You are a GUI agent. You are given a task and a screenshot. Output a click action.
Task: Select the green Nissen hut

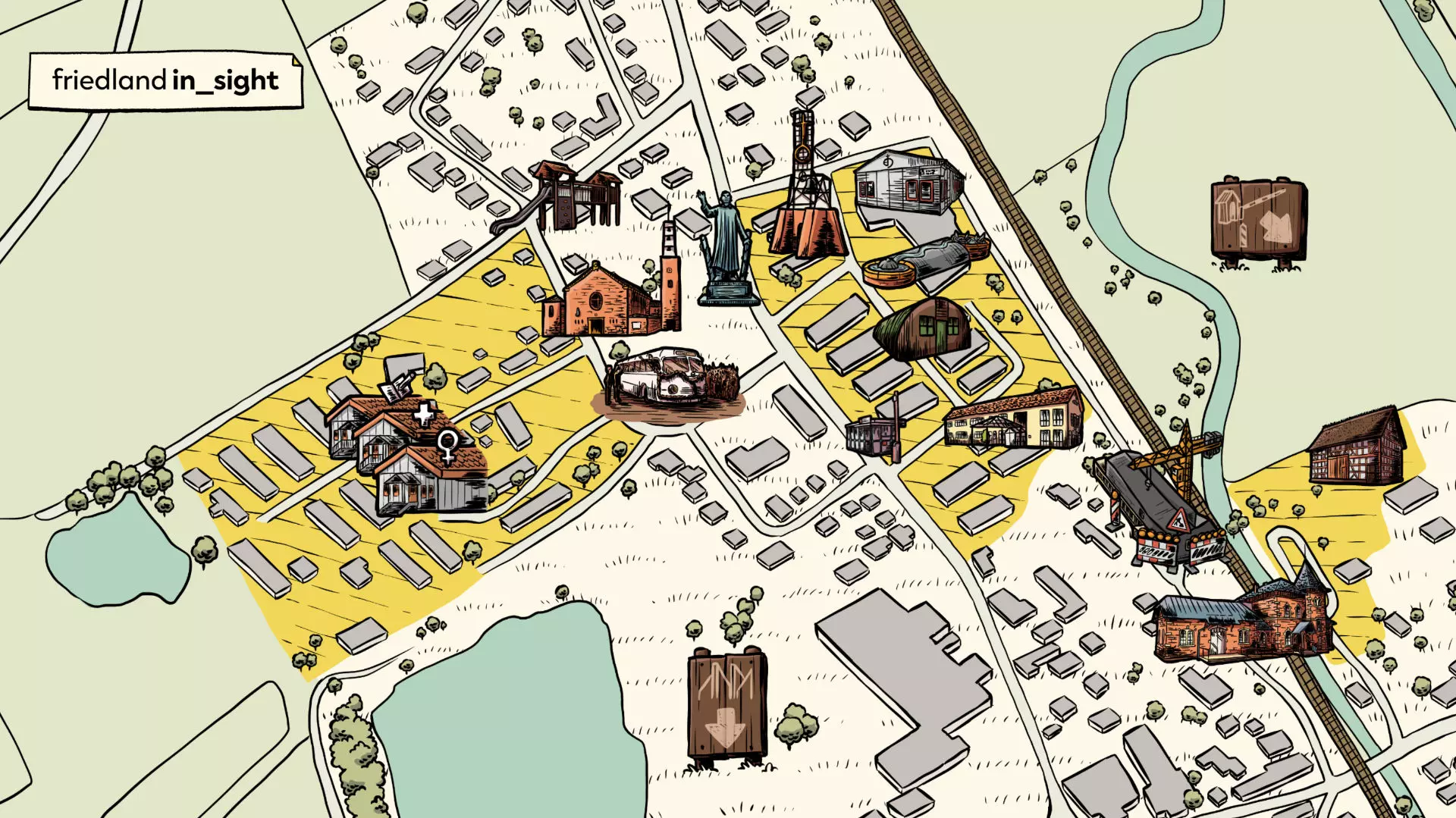coord(922,328)
